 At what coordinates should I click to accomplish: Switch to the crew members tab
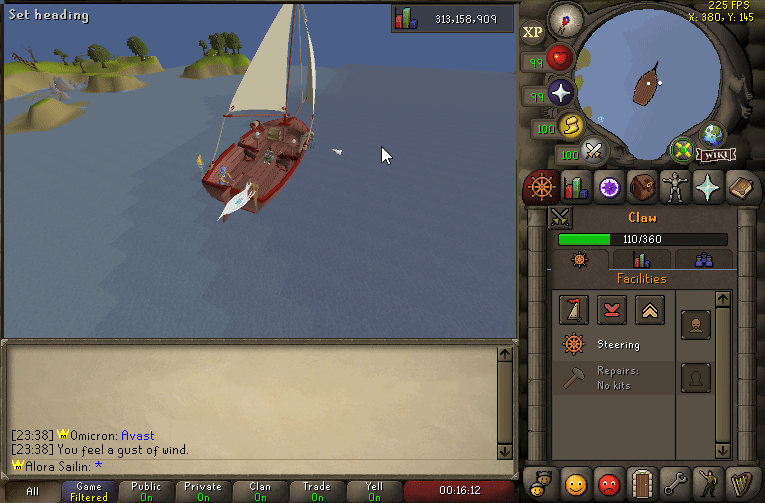(704, 260)
